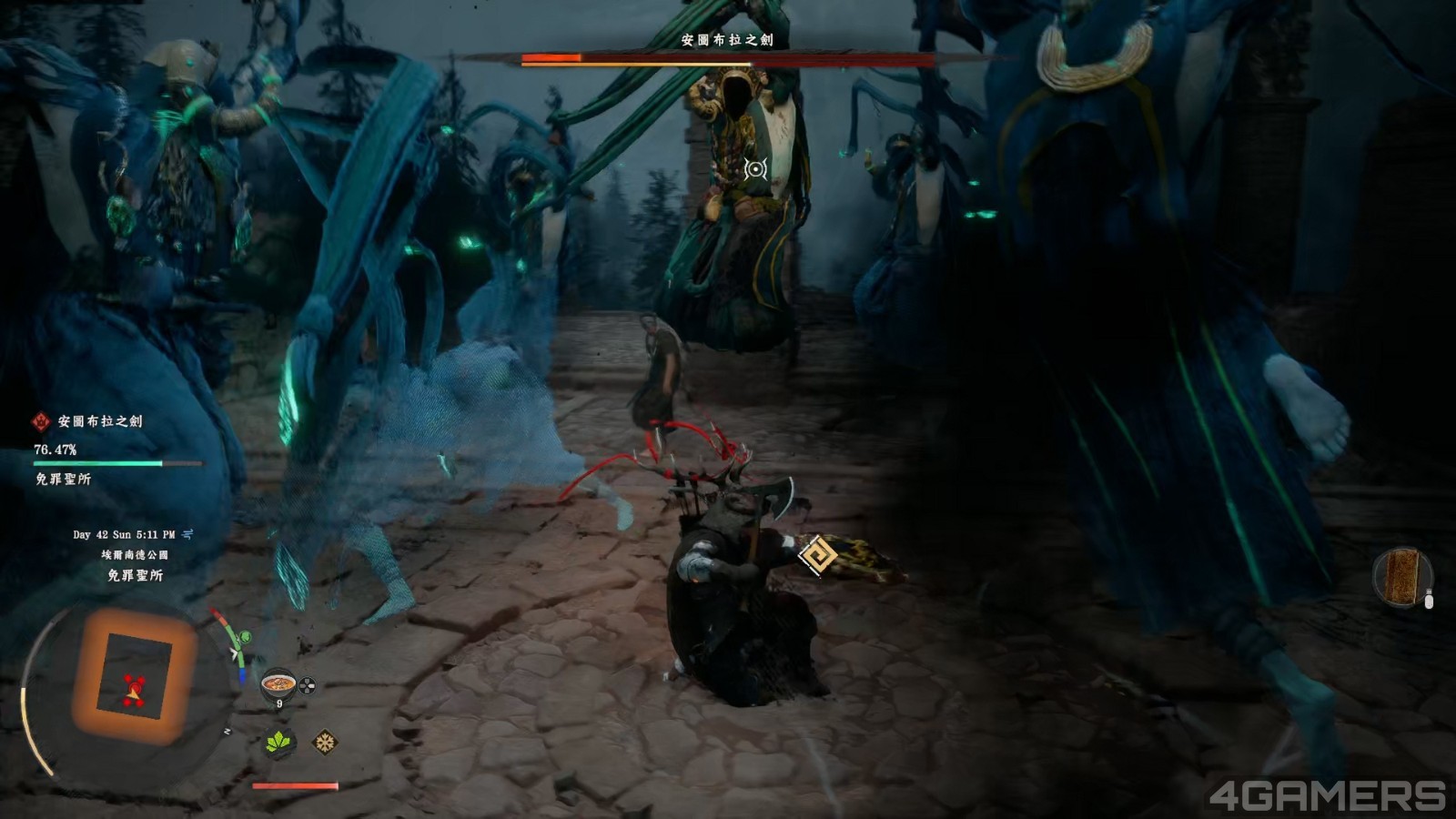Activate the snowflake diamond skill icon
The image size is (1456, 819).
click(x=325, y=743)
